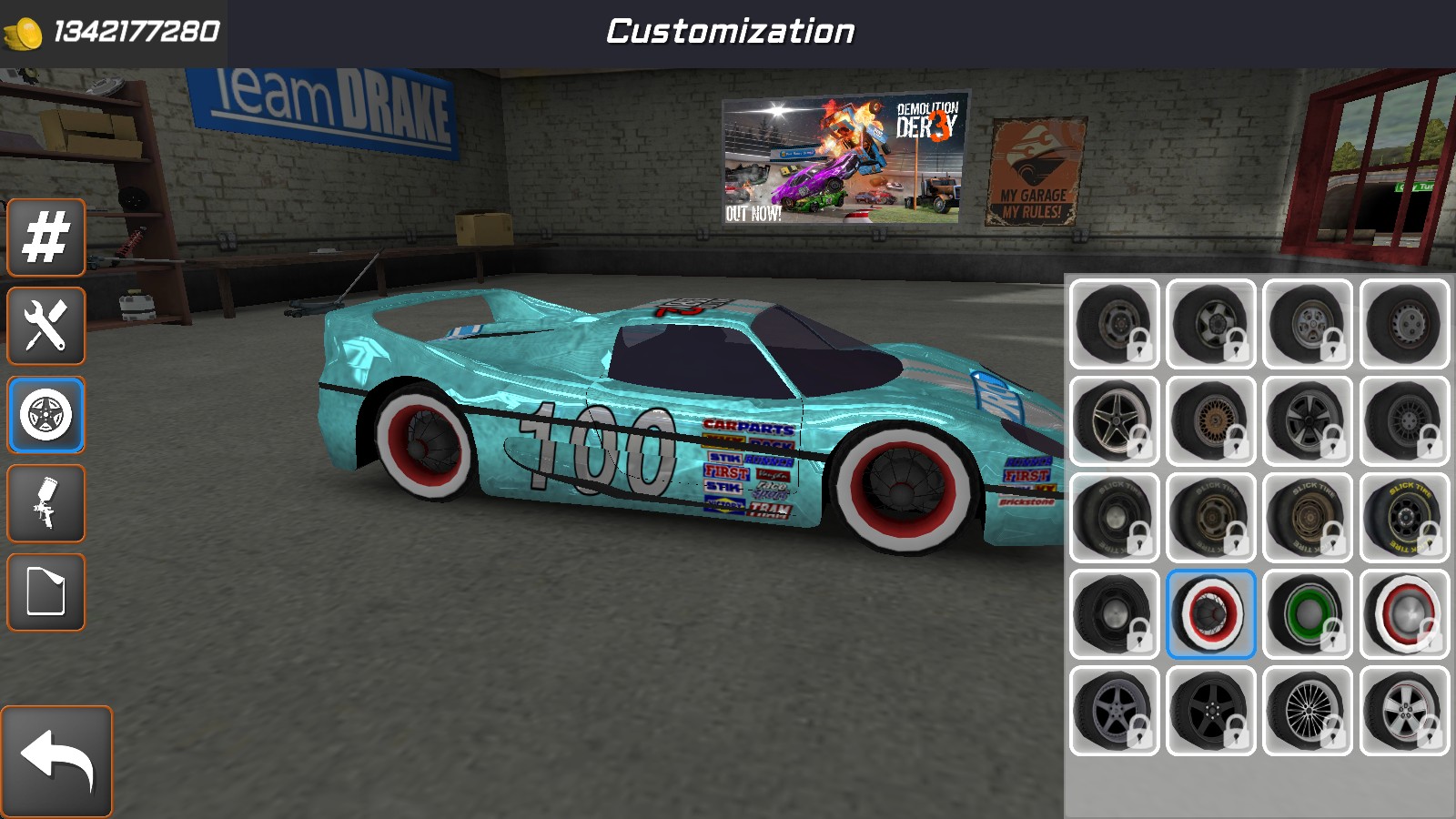
Task: Click the highlighted wheel customization icon
Action: pyautogui.click(x=45, y=416)
